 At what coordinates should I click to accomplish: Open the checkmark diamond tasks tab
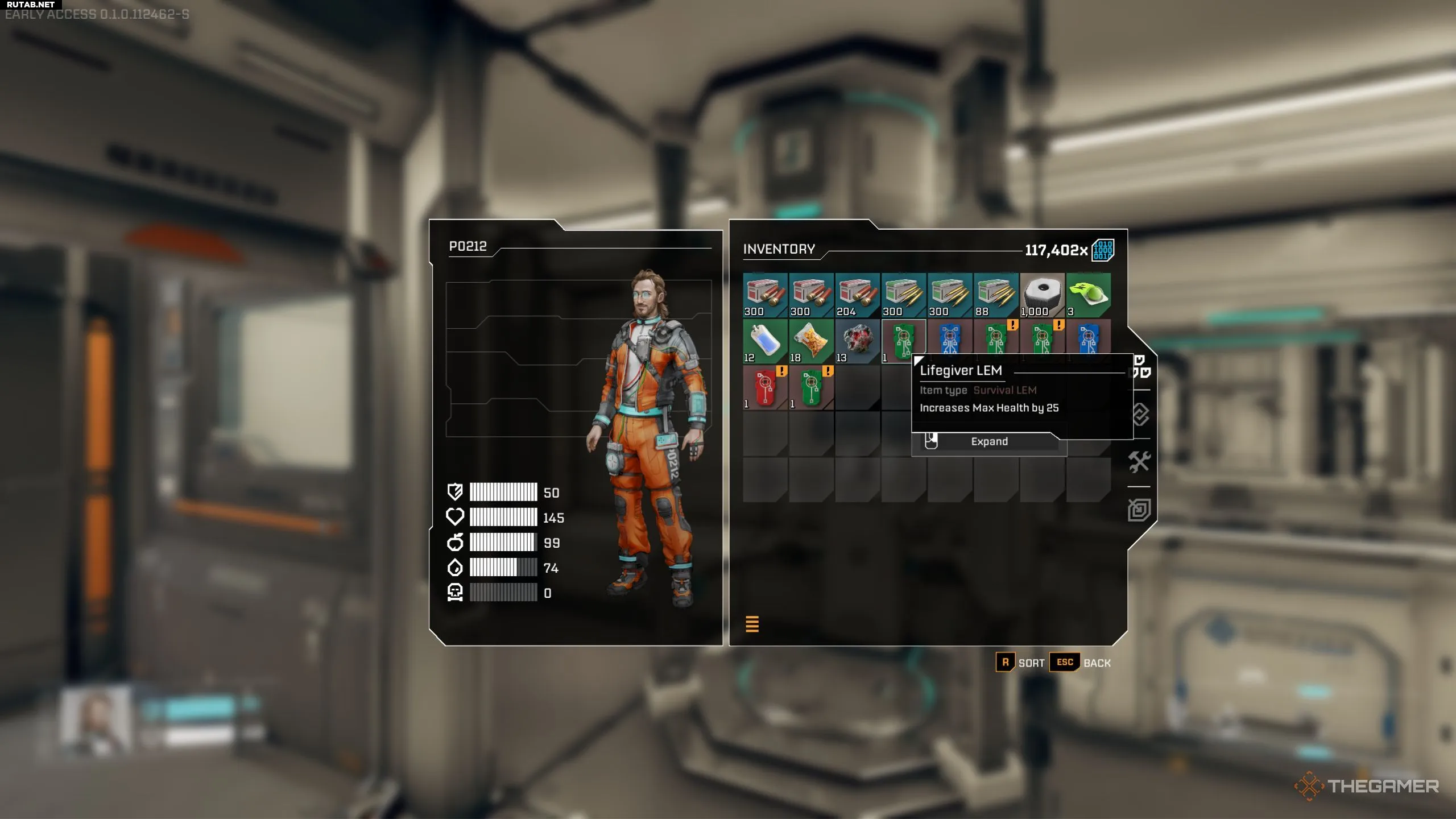1139,415
